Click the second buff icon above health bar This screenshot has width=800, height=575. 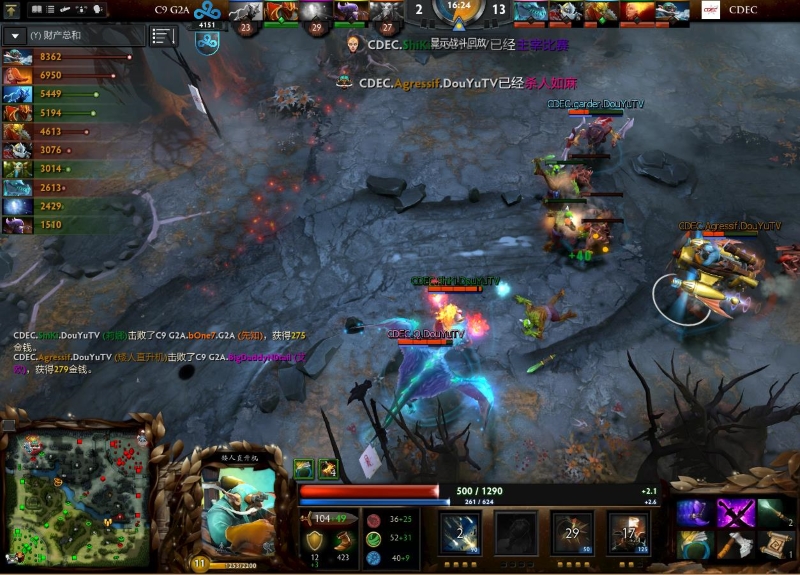pyautogui.click(x=328, y=467)
